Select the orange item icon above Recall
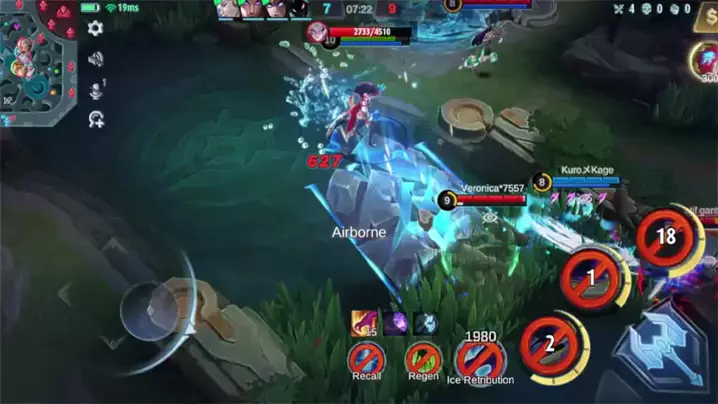 point(364,322)
